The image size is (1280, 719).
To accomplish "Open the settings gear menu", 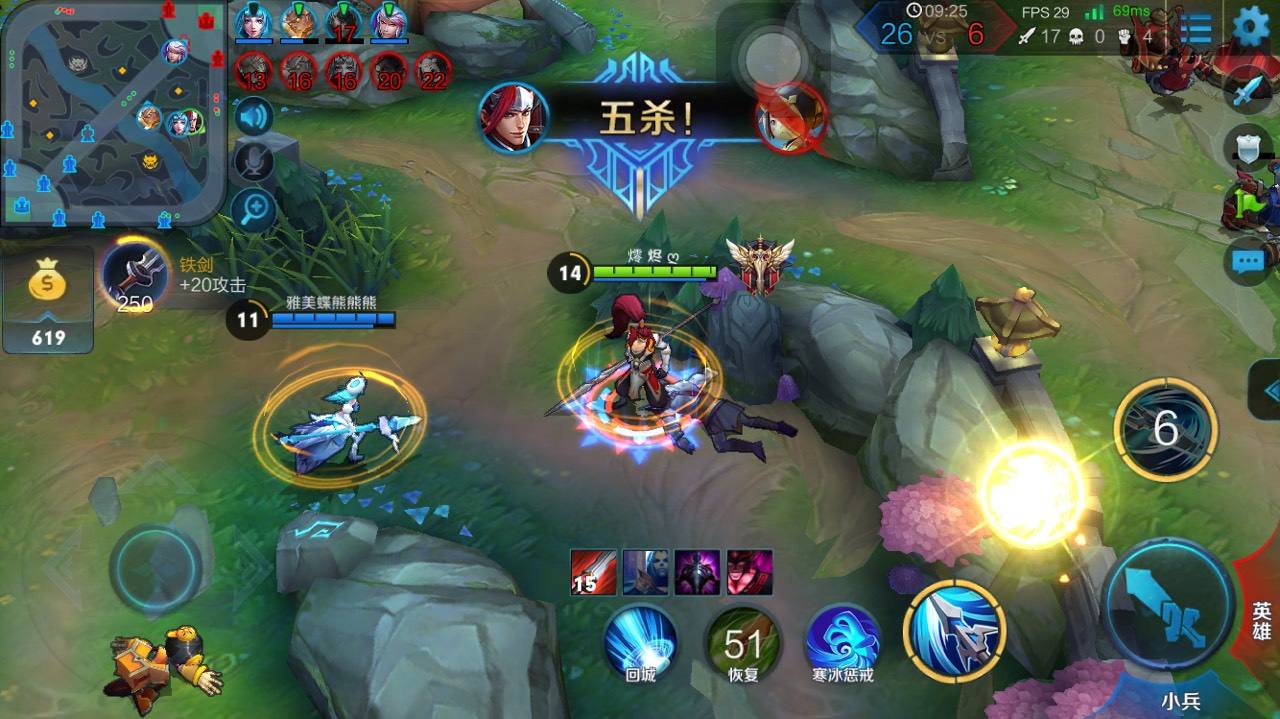I will click(1250, 27).
